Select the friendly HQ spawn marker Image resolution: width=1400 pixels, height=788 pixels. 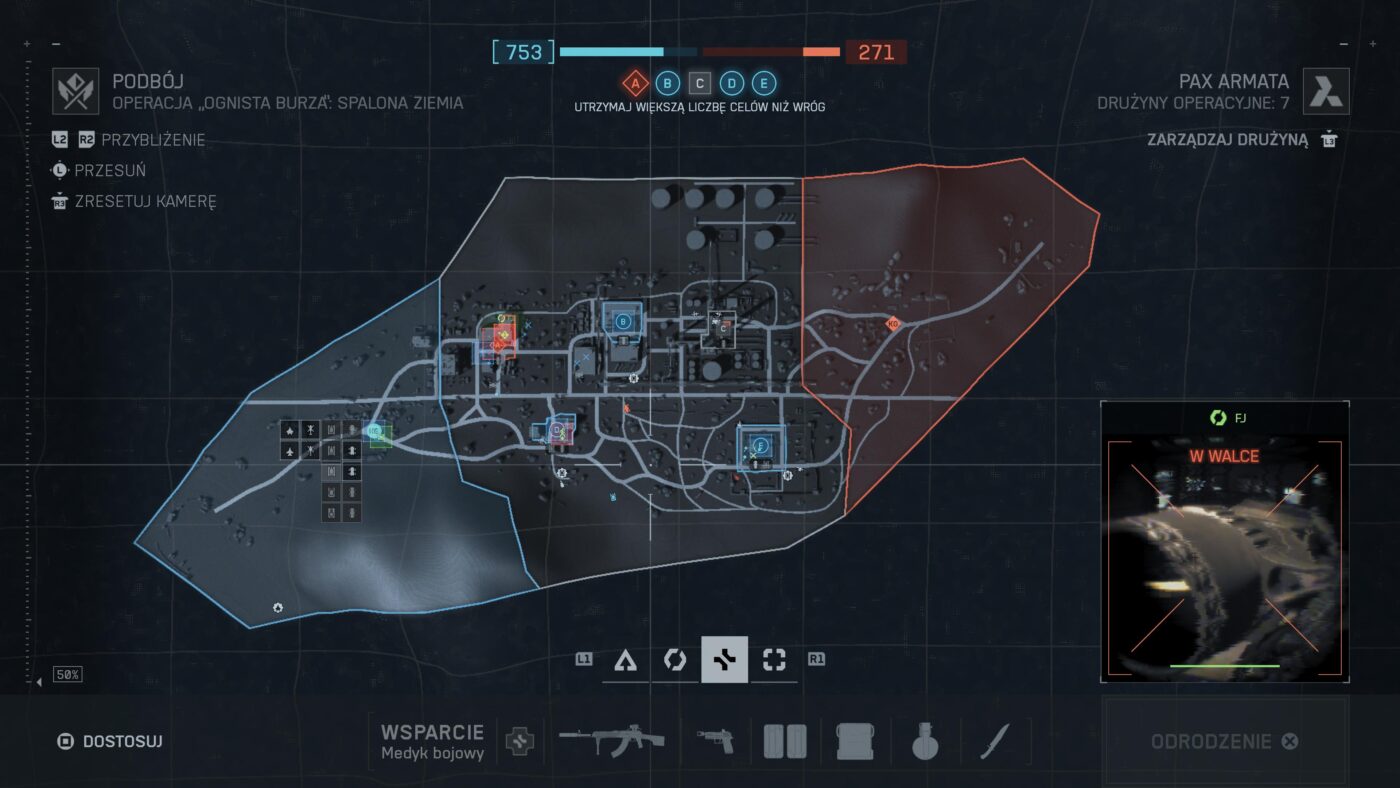(x=375, y=432)
